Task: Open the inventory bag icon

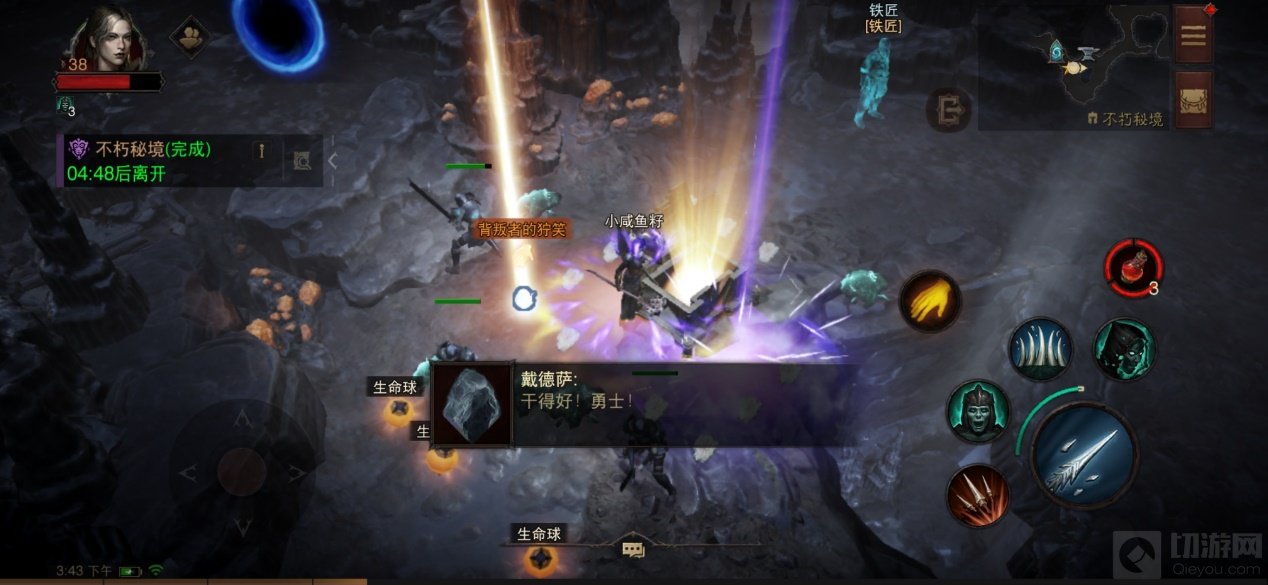Action: pos(1193,99)
